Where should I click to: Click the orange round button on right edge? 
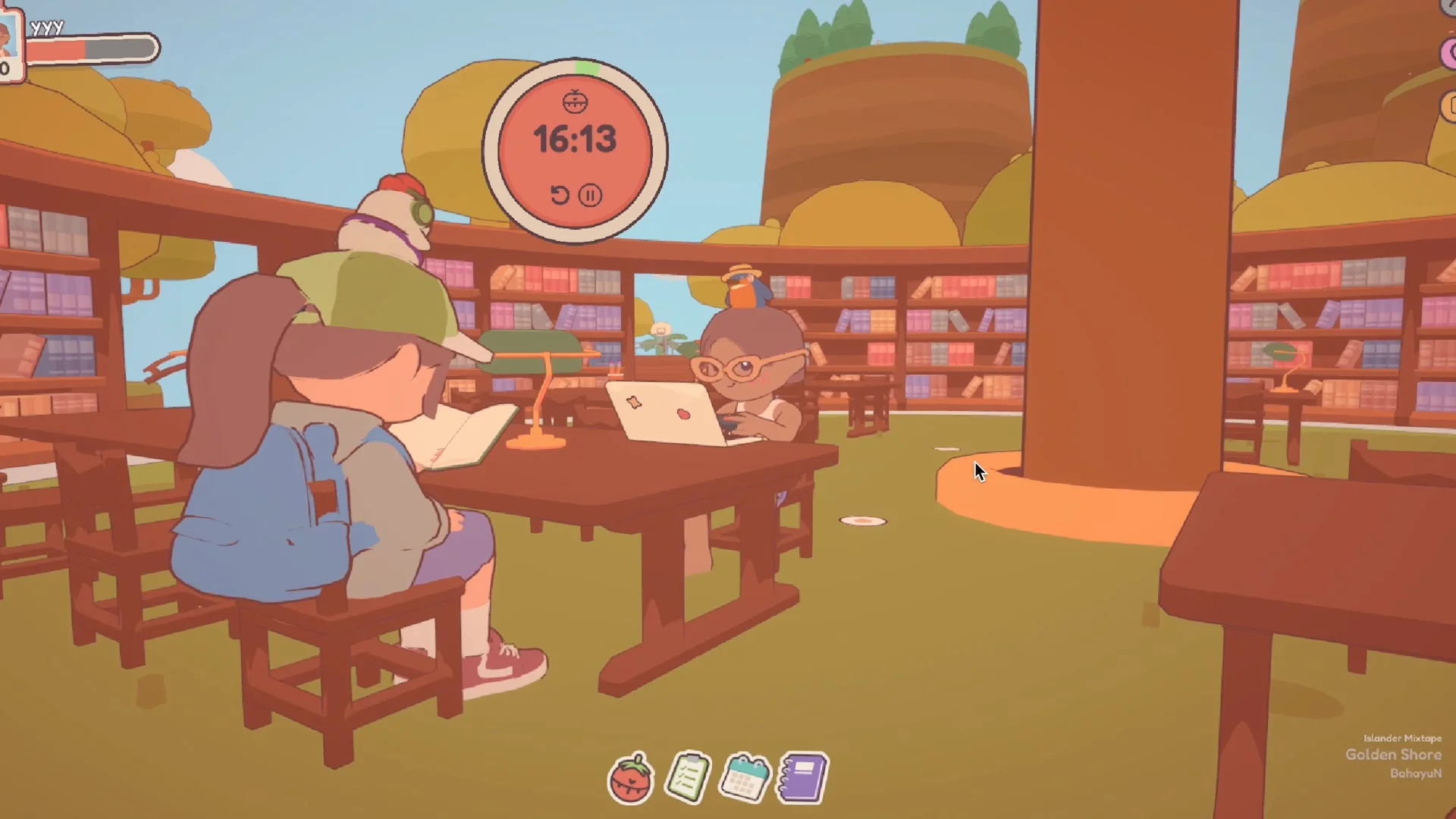tap(1448, 107)
